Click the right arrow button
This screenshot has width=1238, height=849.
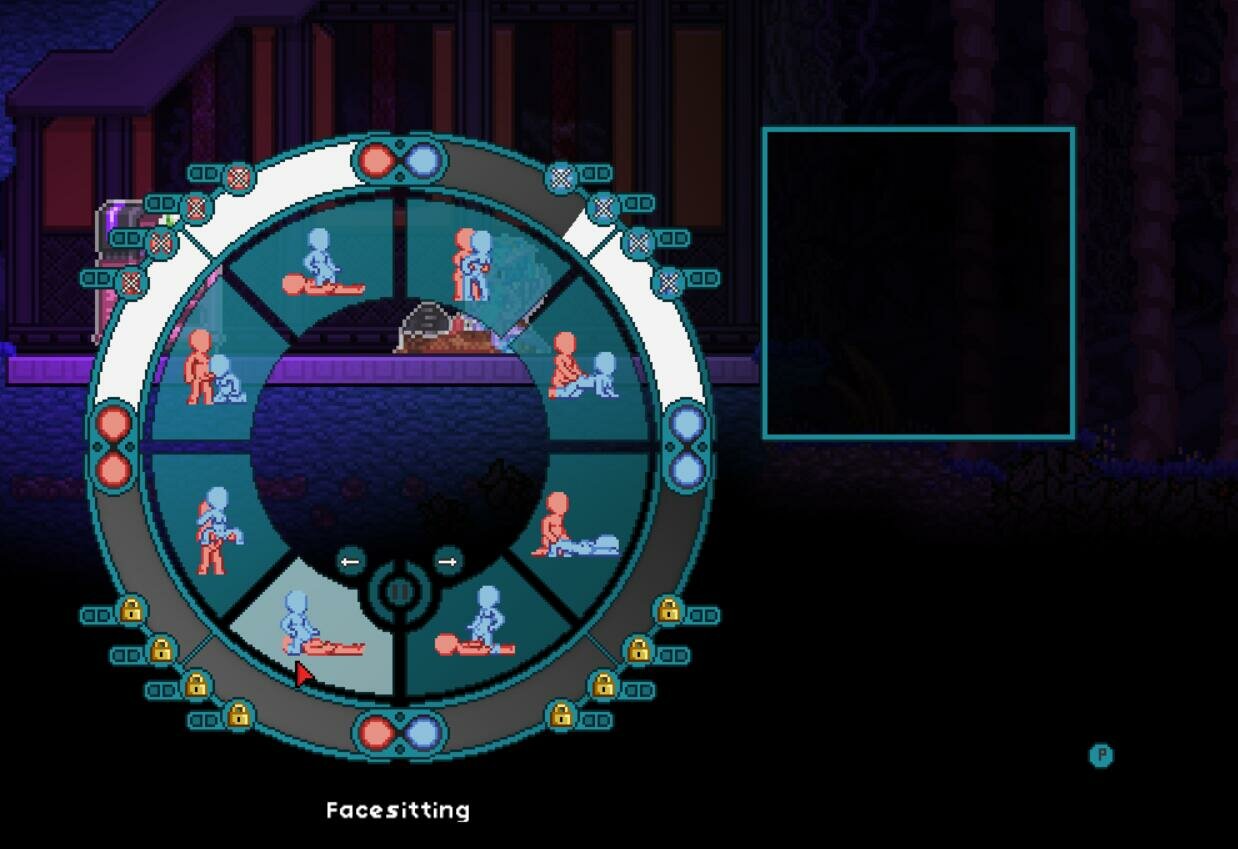[447, 562]
